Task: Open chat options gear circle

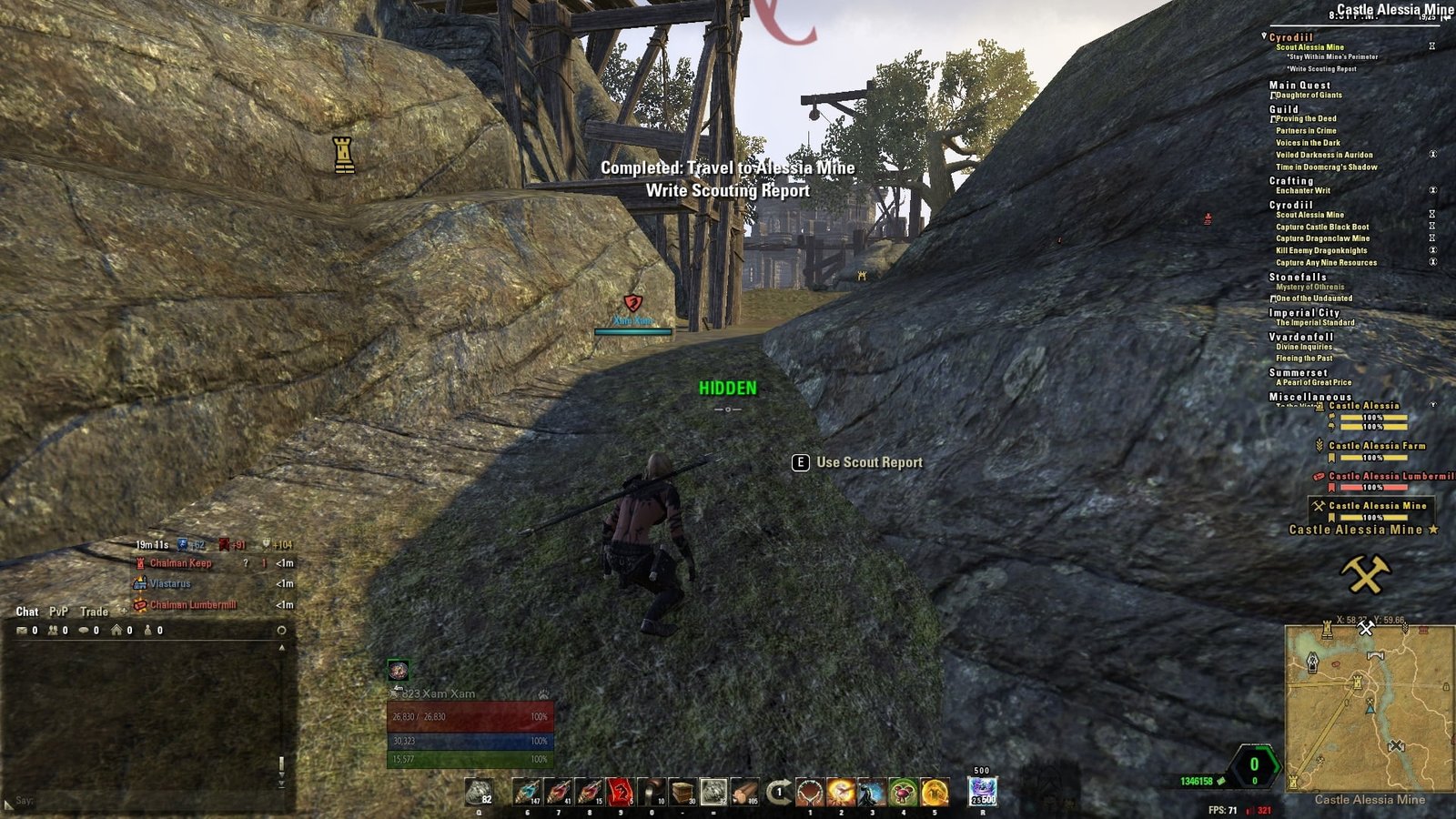Action: (x=281, y=630)
